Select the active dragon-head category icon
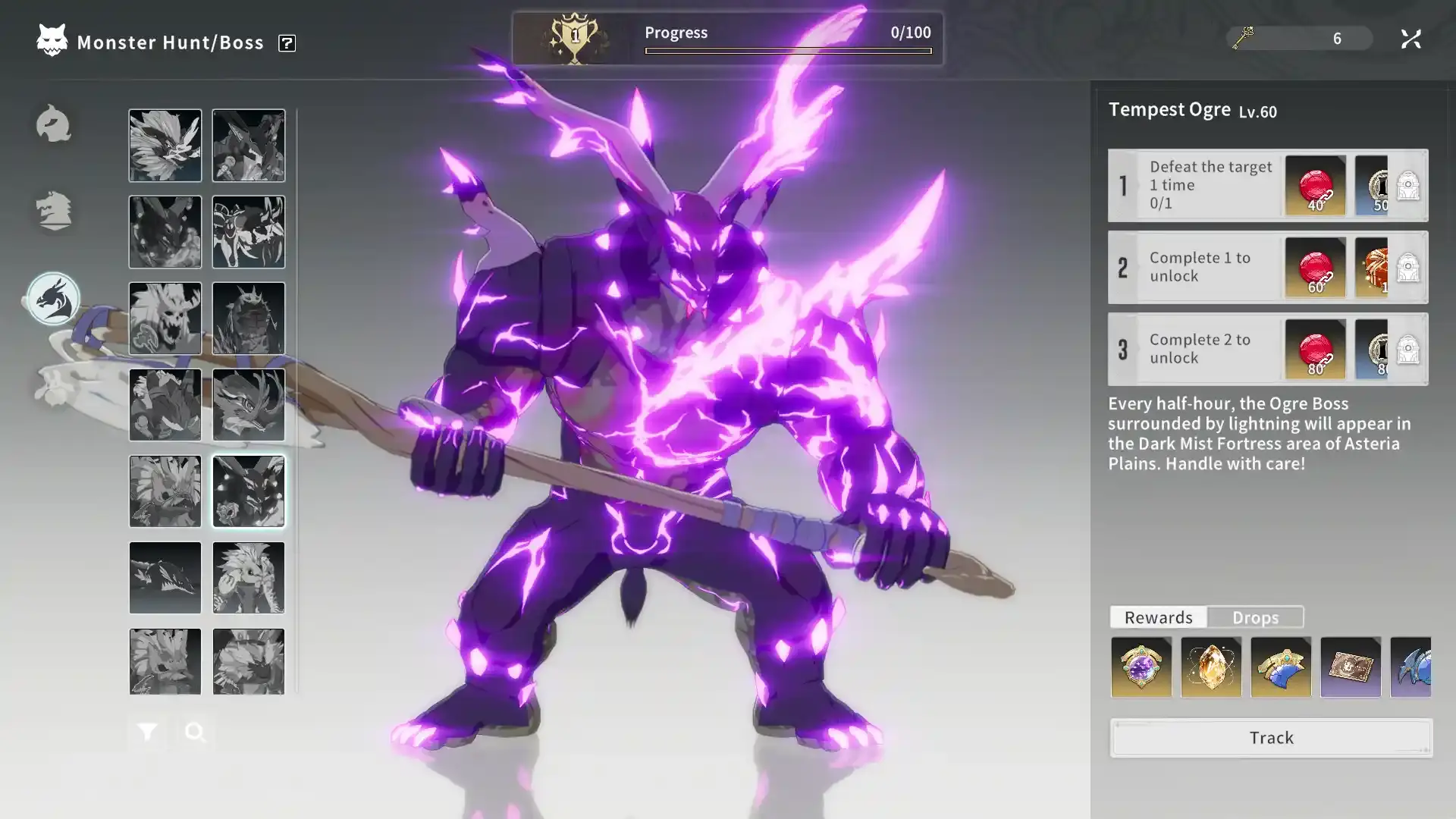Image resolution: width=1456 pixels, height=819 pixels. [53, 299]
